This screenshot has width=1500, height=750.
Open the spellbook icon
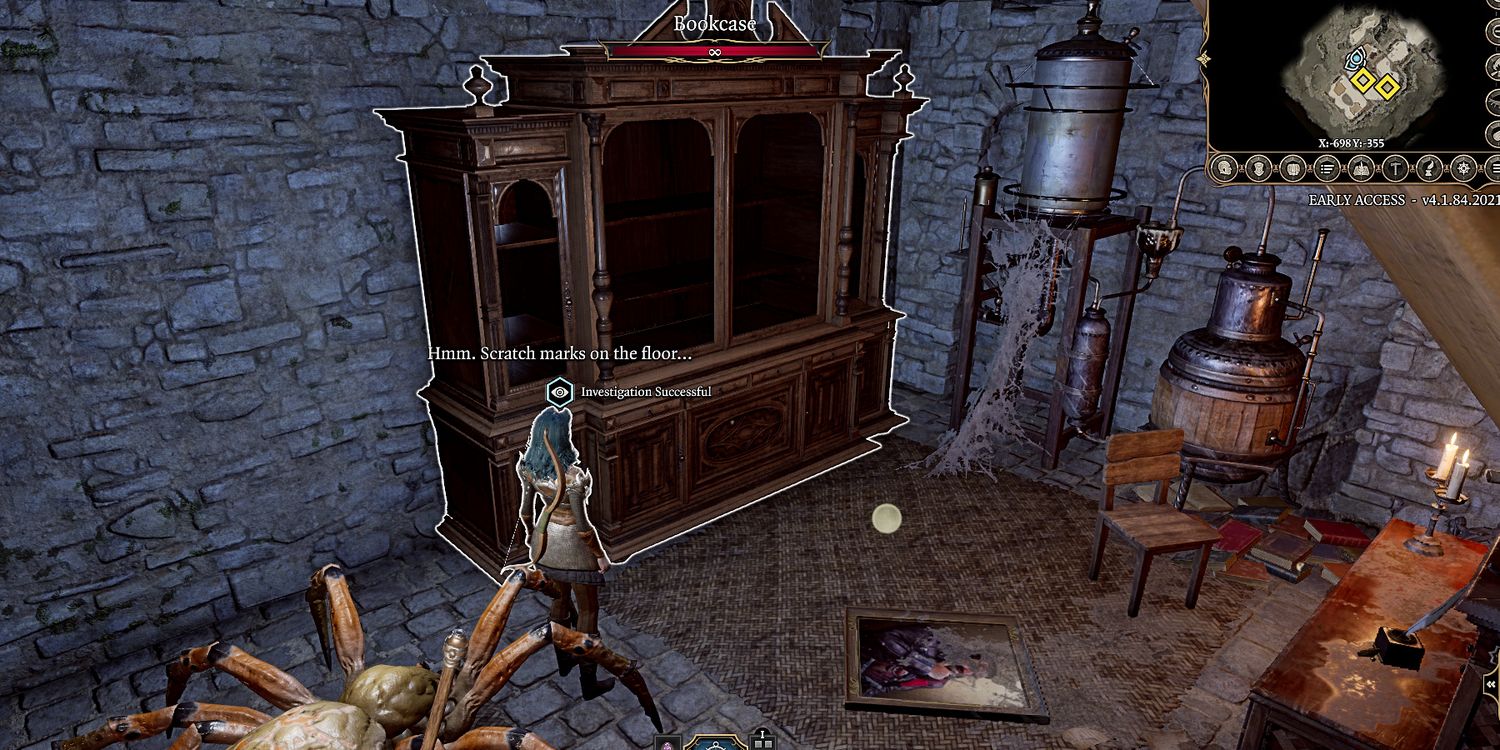(1361, 168)
